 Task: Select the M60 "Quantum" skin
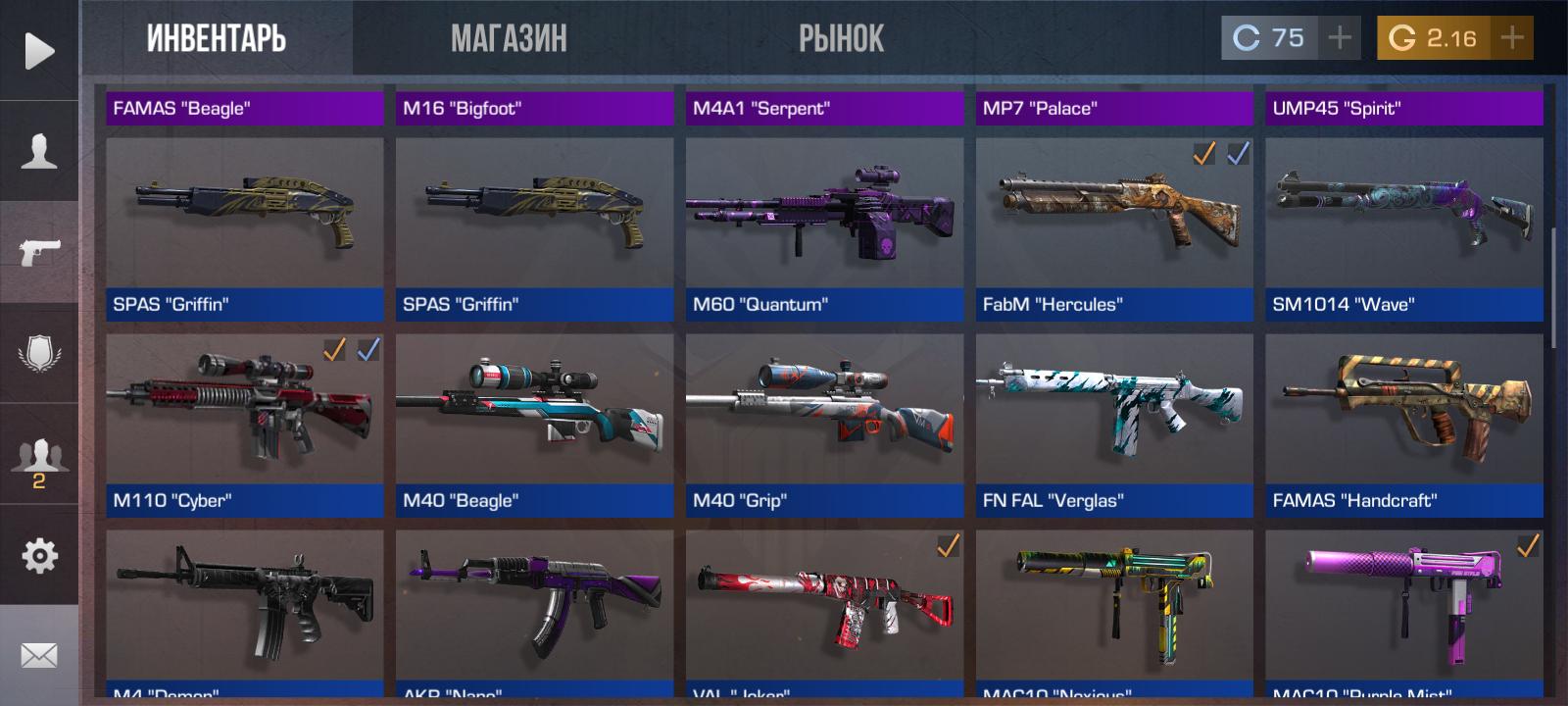pos(824,228)
